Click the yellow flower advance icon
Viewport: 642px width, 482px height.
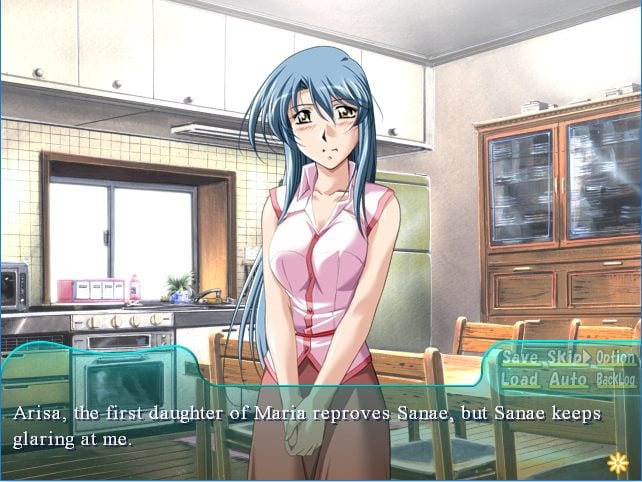[618, 463]
